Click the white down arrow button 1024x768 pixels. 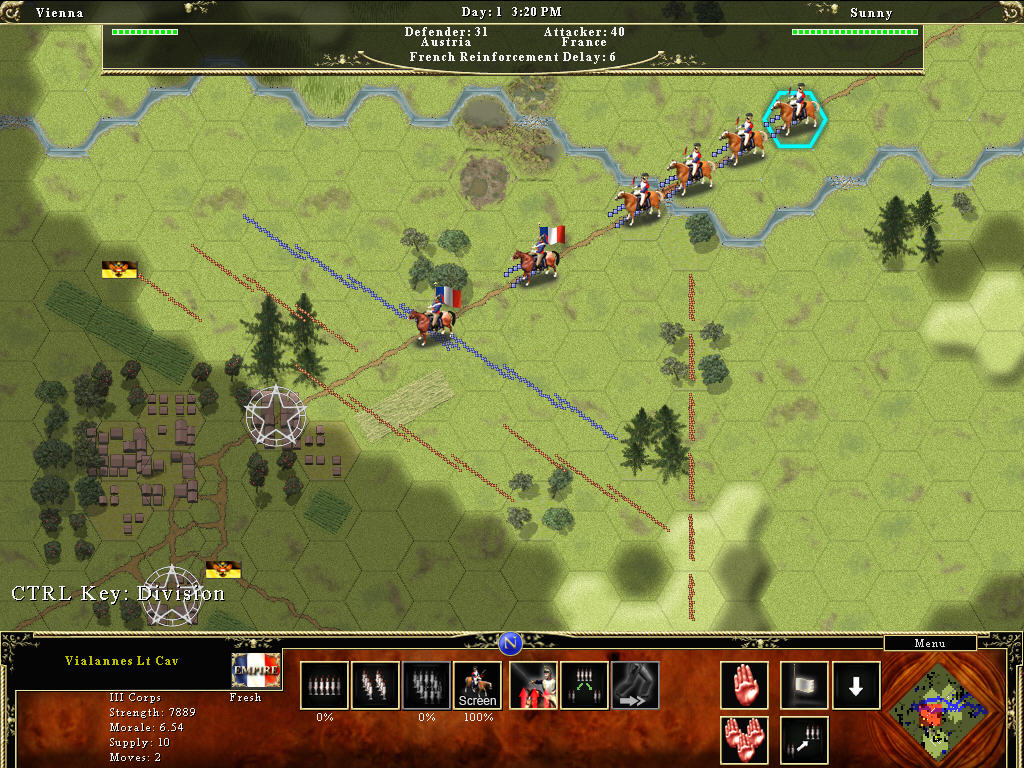click(x=856, y=685)
